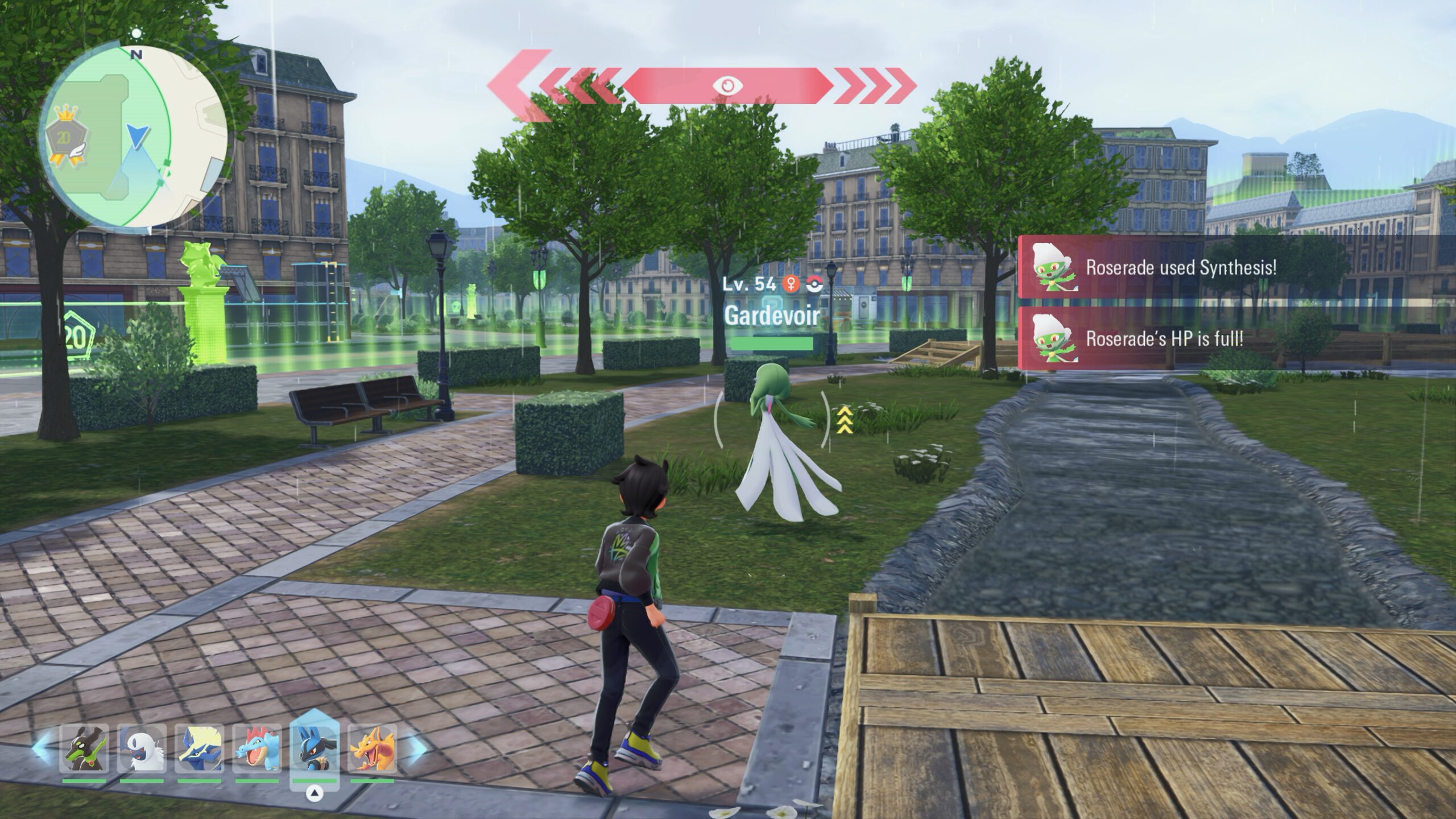The image size is (1456, 819).
Task: Click the sun weather icon above the minimap
Action: tap(136, 34)
